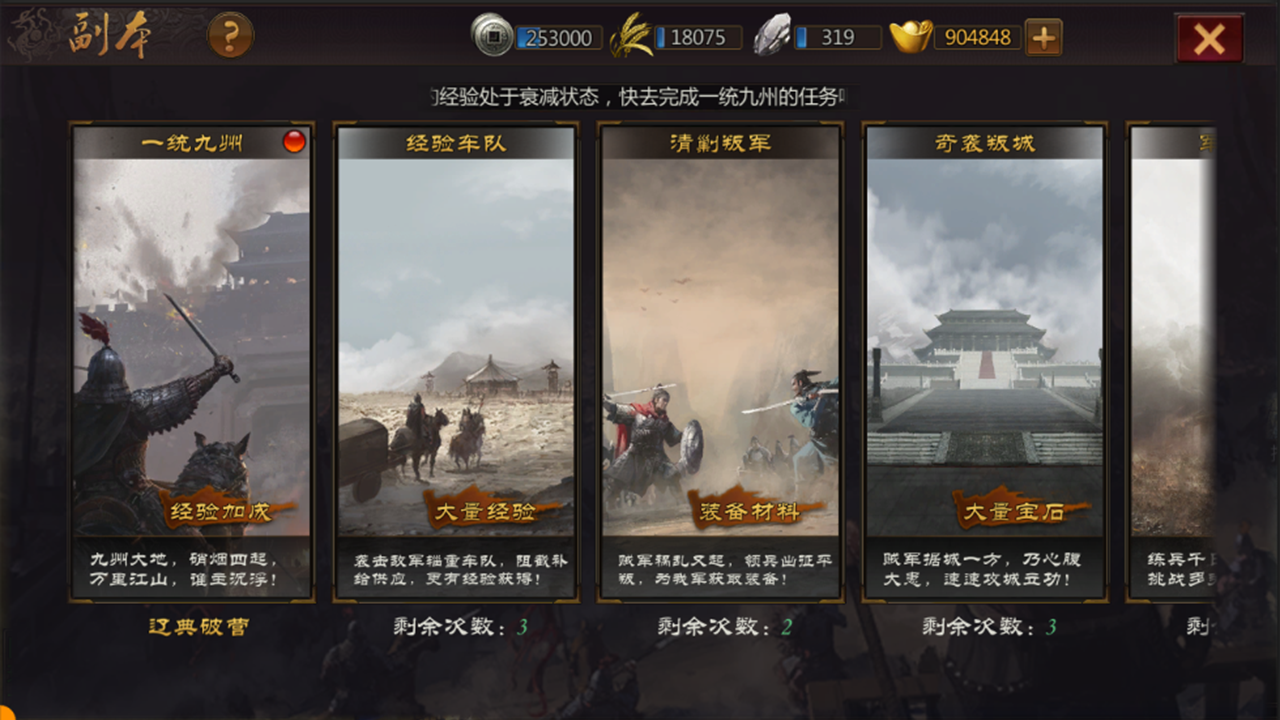
Task: Click the 剩余次数 counter under 清剿叛军
Action: pyautogui.click(x=722, y=627)
